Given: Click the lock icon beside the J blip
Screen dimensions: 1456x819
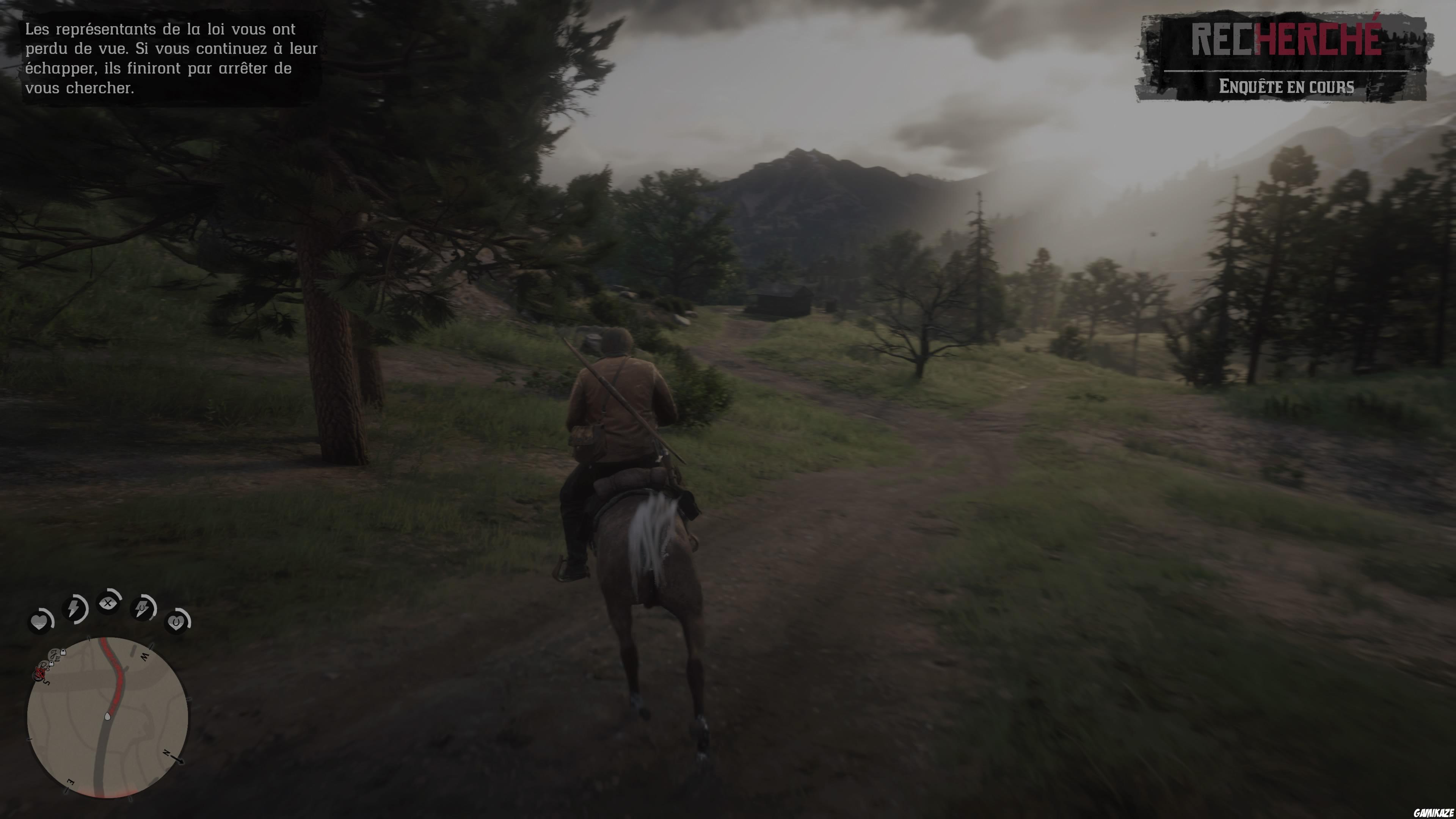Looking at the screenshot, I should [63, 653].
